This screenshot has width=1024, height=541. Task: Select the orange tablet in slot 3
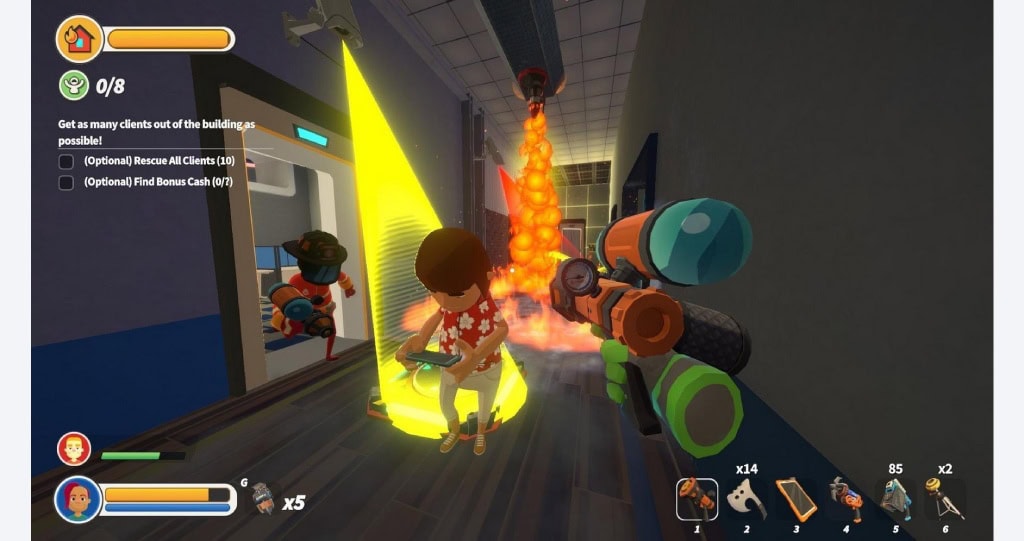pyautogui.click(x=796, y=498)
